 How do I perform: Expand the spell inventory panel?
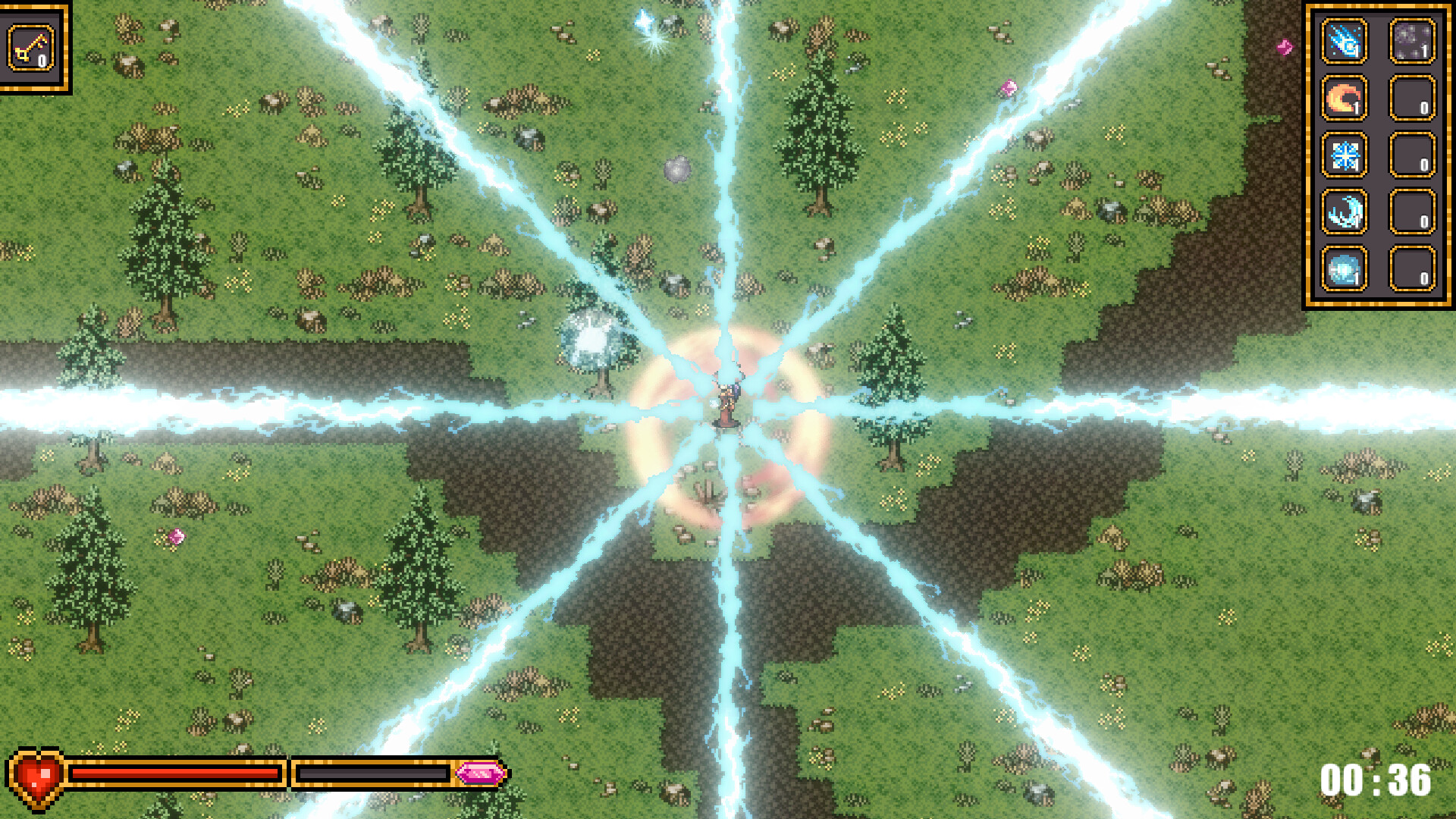point(1377,152)
